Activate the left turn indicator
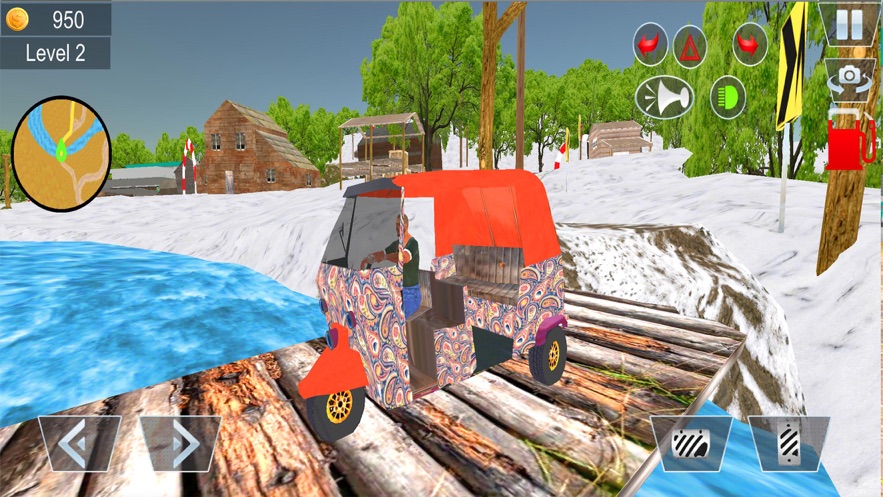883x497 pixels. (x=650, y=44)
